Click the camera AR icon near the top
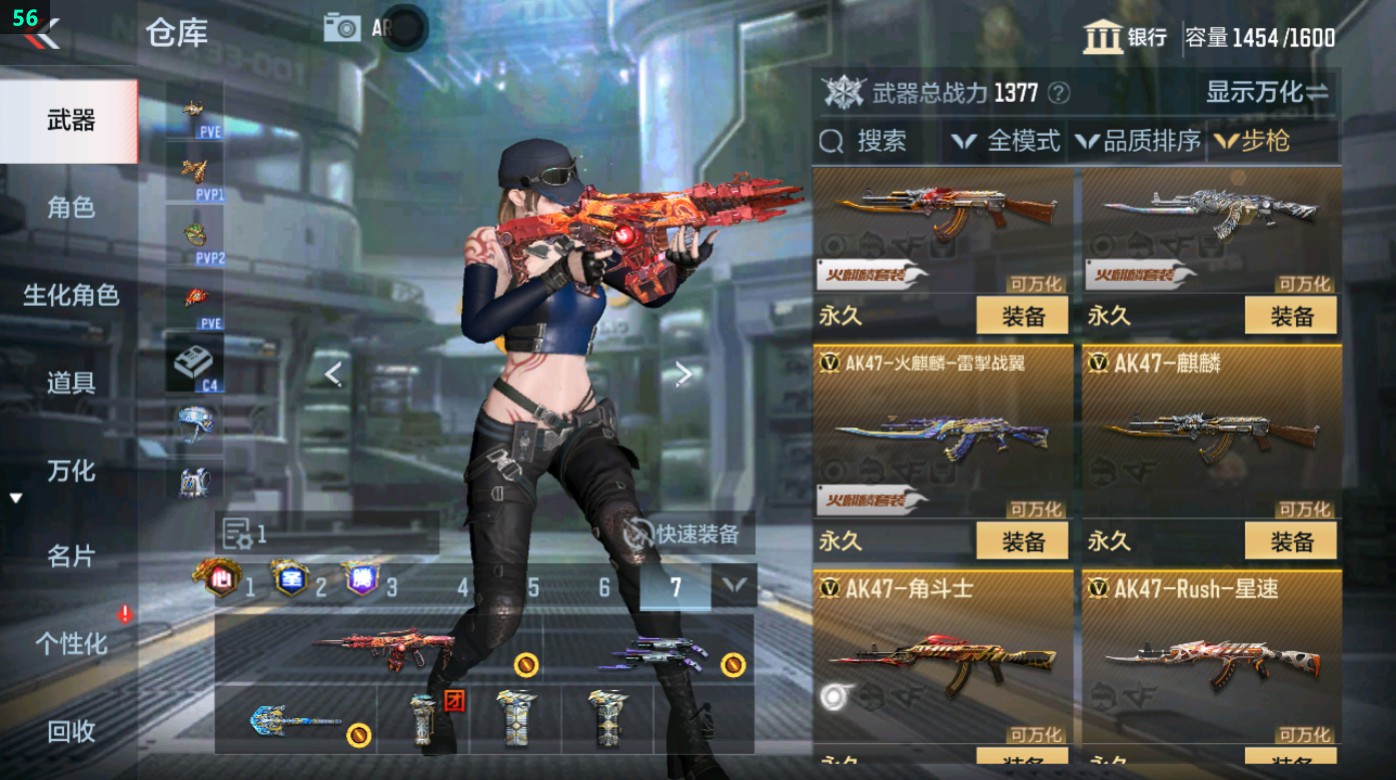The height and width of the screenshot is (780, 1396). coord(342,27)
